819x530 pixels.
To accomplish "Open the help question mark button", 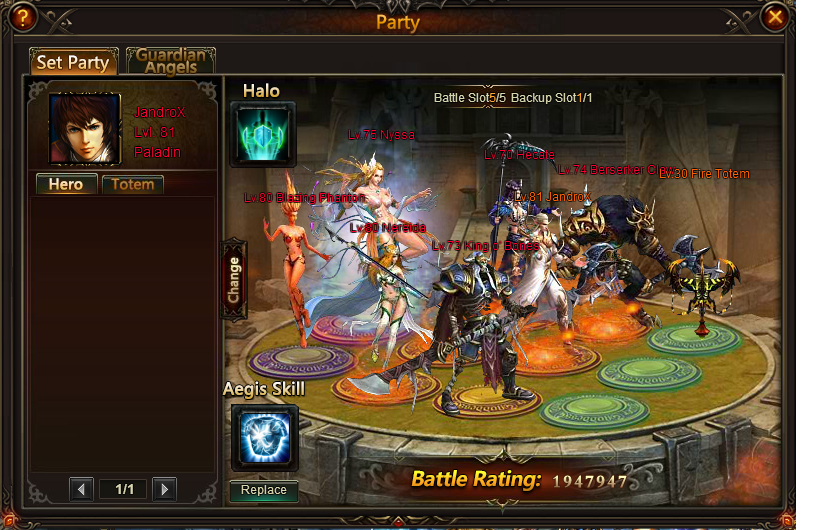I will click(21, 18).
